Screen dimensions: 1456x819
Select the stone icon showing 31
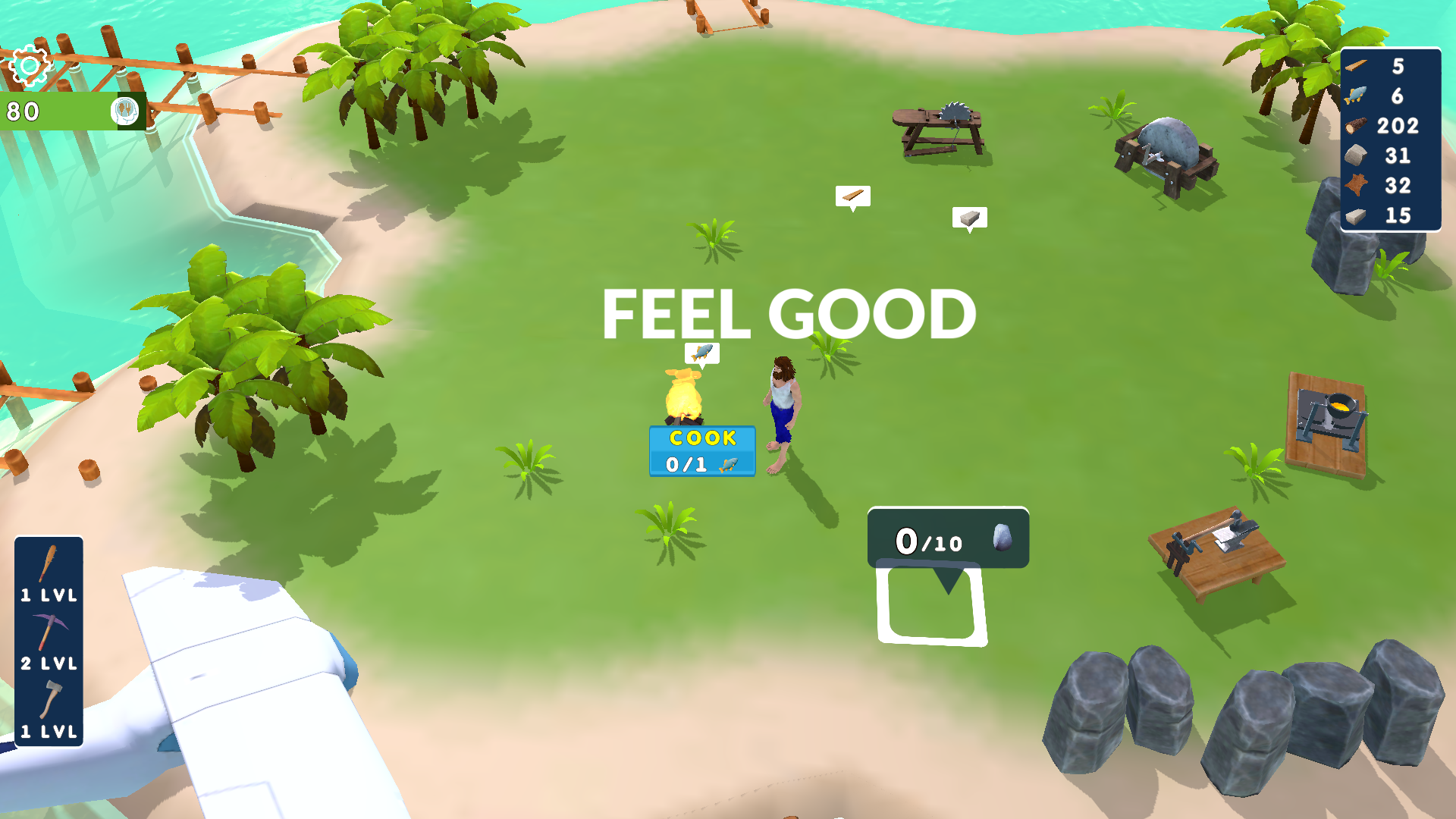coord(1354,155)
